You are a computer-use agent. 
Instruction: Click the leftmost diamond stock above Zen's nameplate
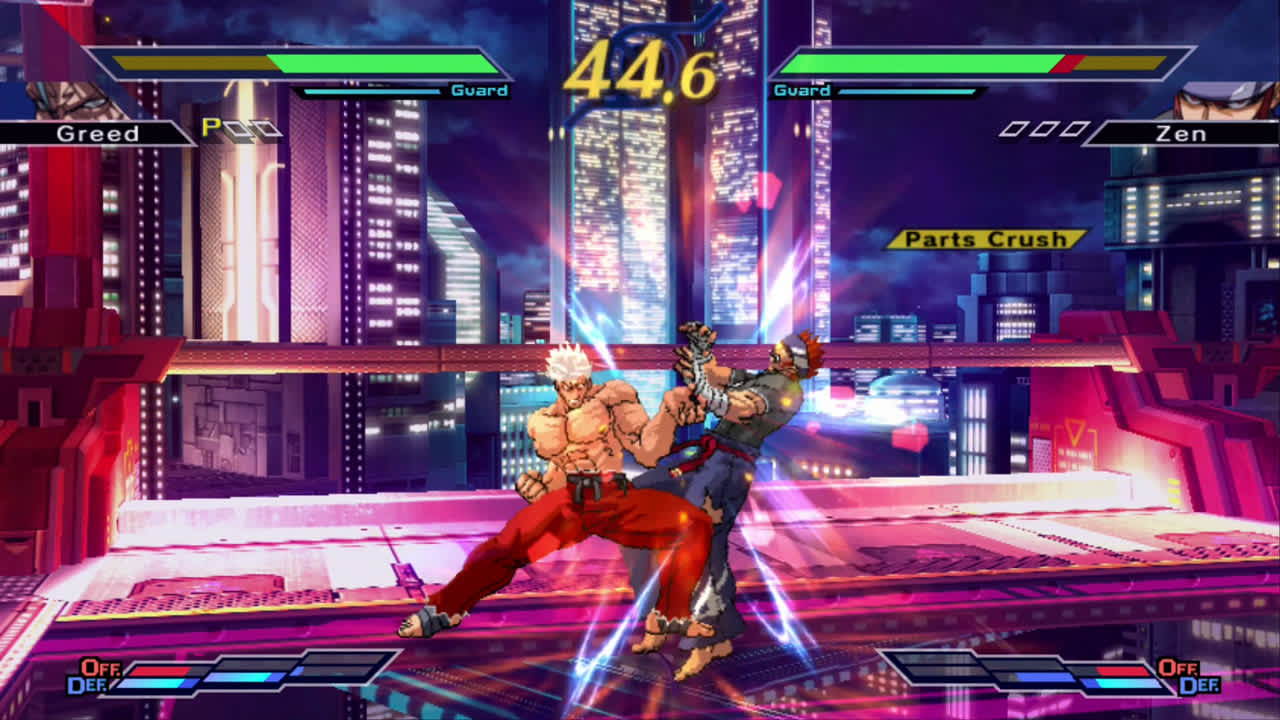click(x=1016, y=128)
